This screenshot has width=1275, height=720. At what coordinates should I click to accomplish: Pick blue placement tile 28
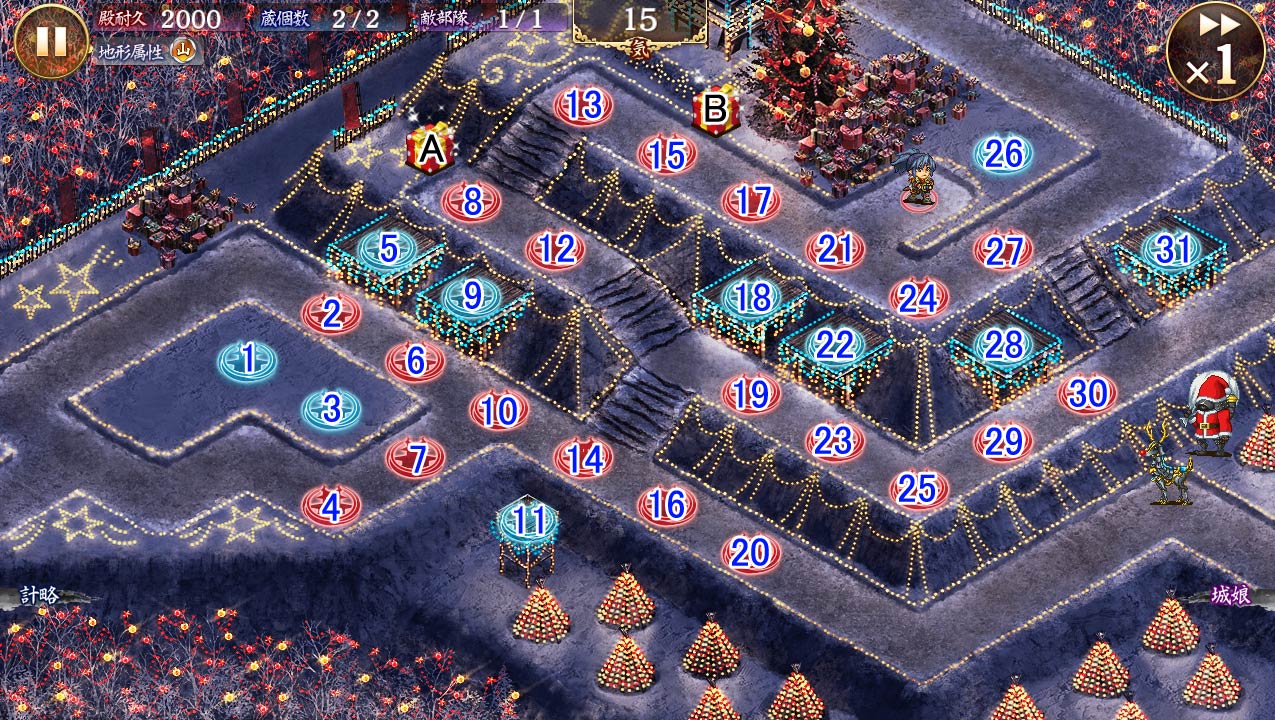click(x=1003, y=345)
